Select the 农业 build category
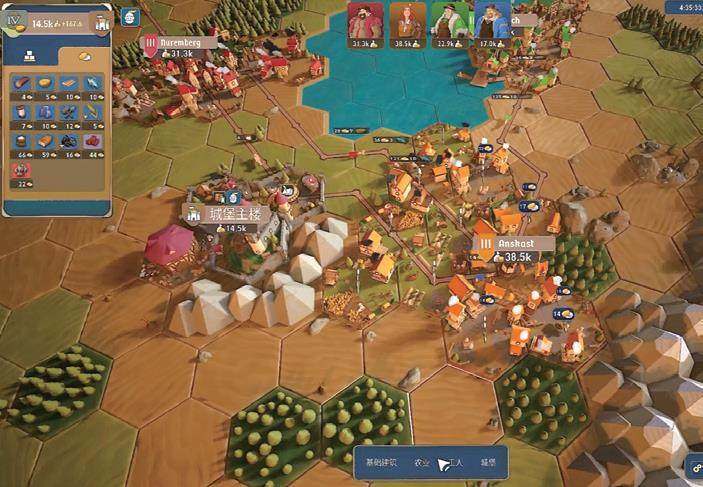The height and width of the screenshot is (487, 703). click(x=422, y=463)
